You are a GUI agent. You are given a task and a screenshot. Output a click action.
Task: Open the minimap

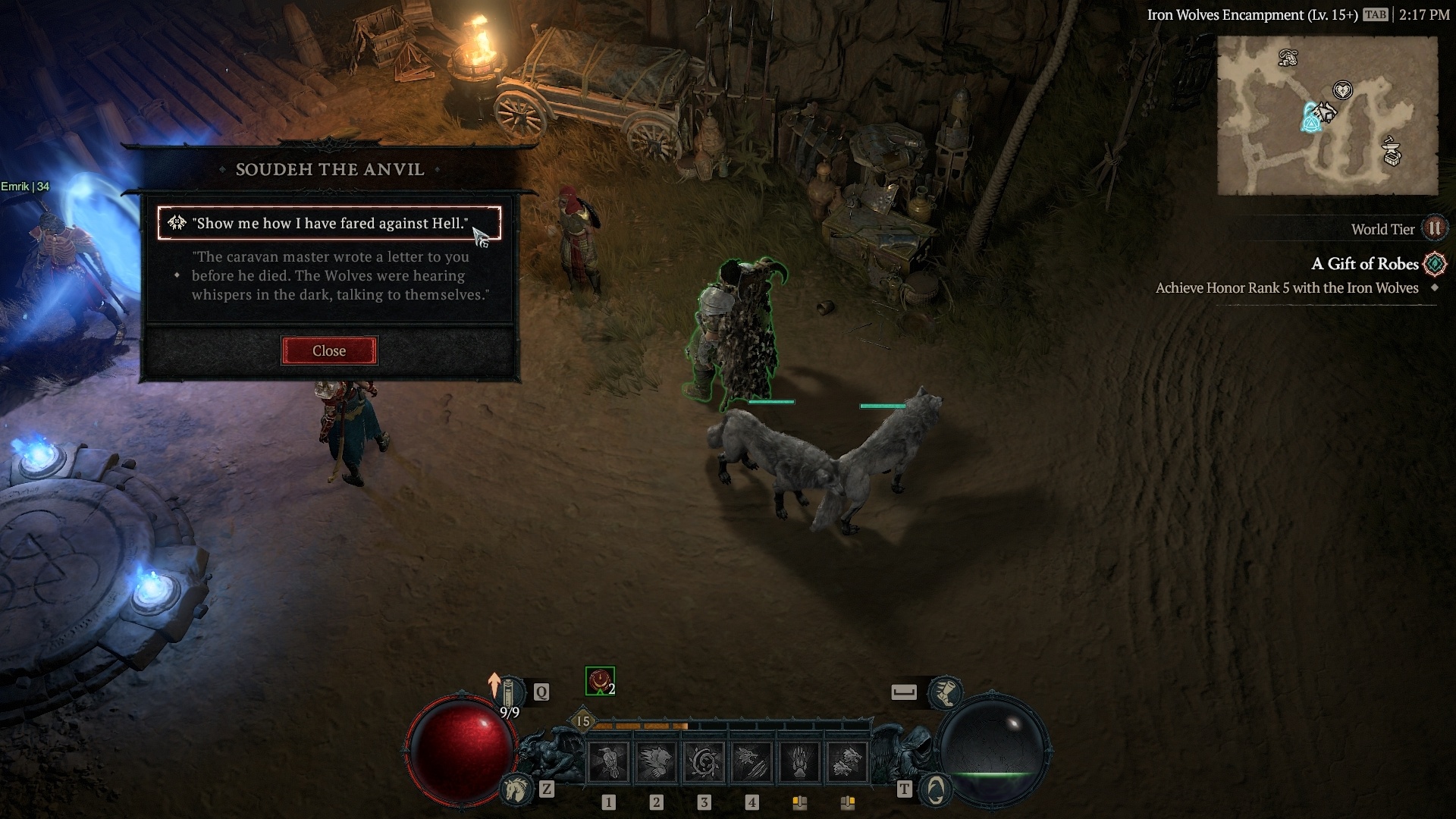pyautogui.click(x=1327, y=116)
